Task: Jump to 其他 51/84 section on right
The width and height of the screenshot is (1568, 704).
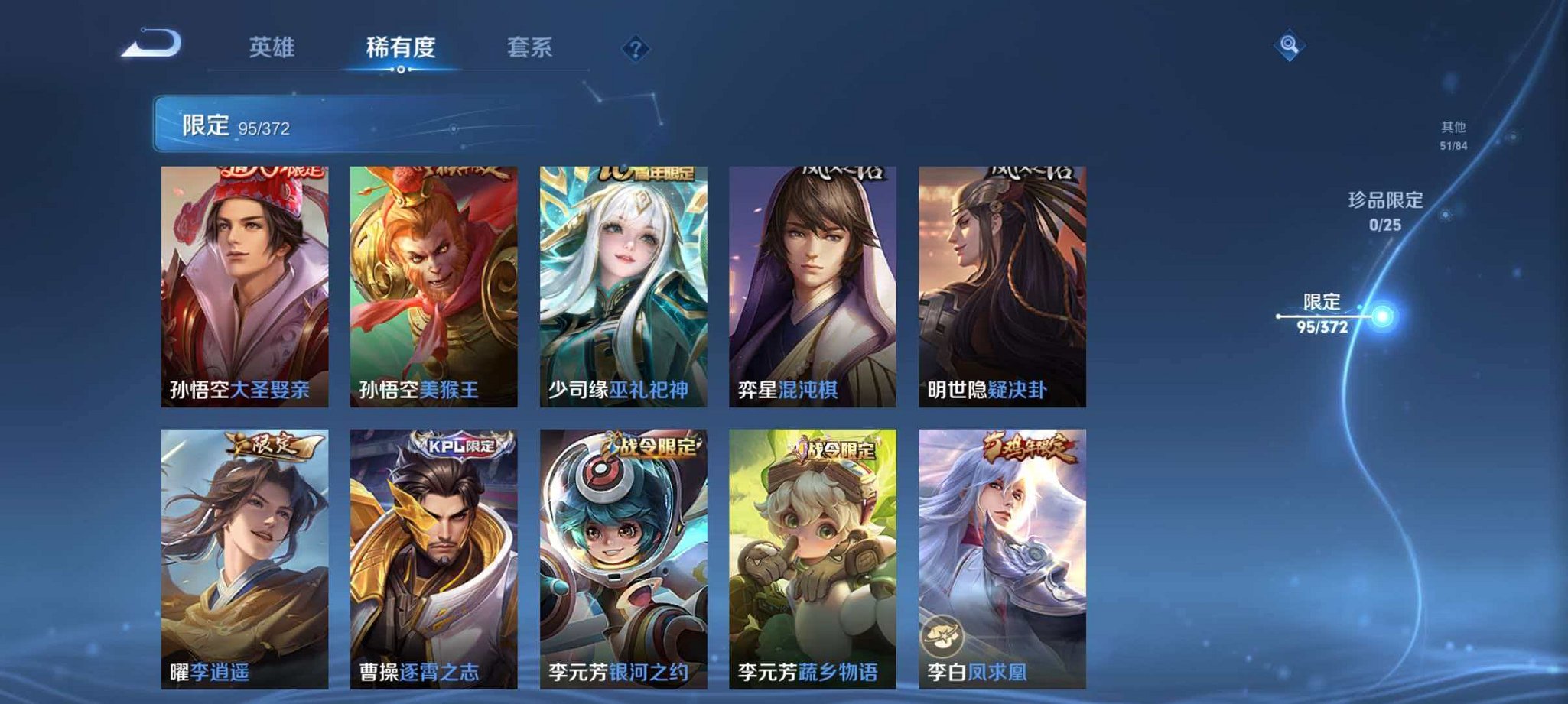Action: (1453, 134)
